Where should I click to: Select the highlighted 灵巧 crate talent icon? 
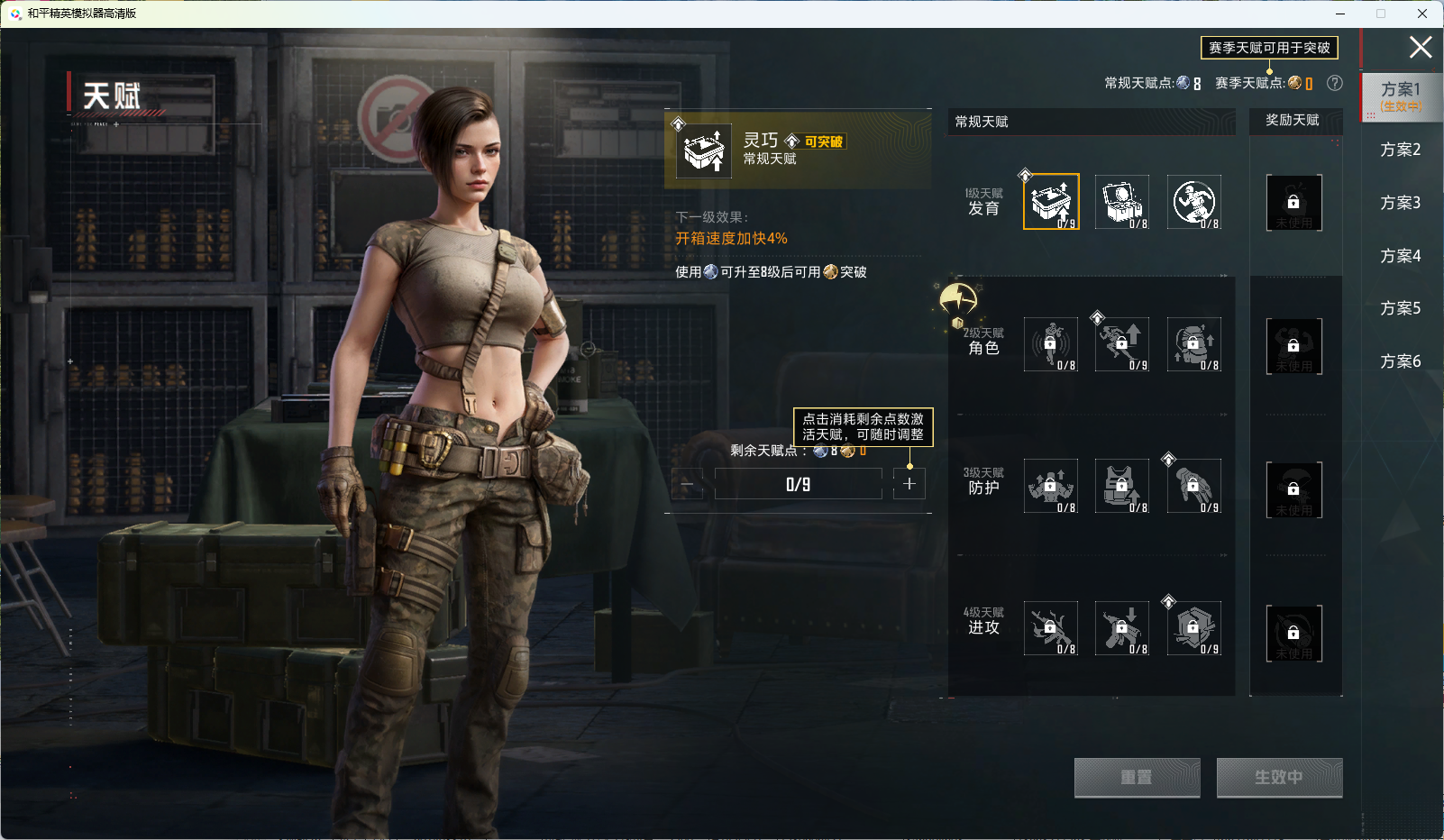click(x=1051, y=202)
